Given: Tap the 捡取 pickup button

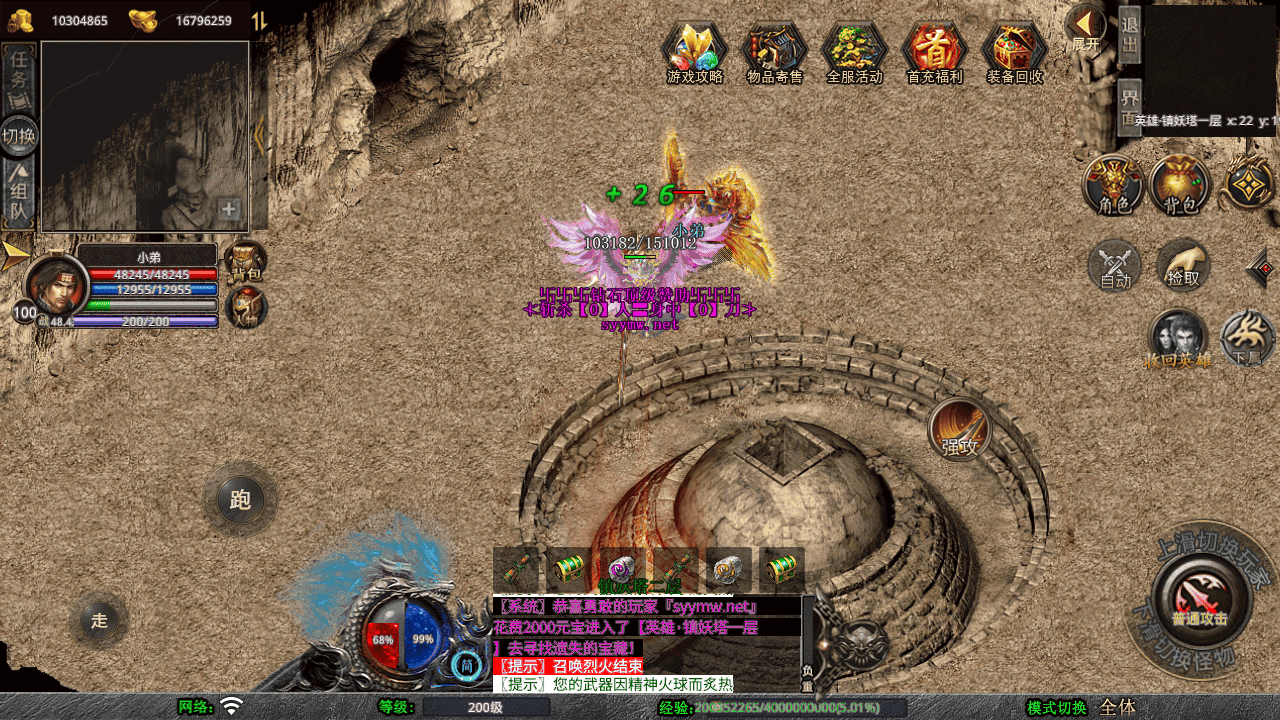Looking at the screenshot, I should (x=1183, y=266).
